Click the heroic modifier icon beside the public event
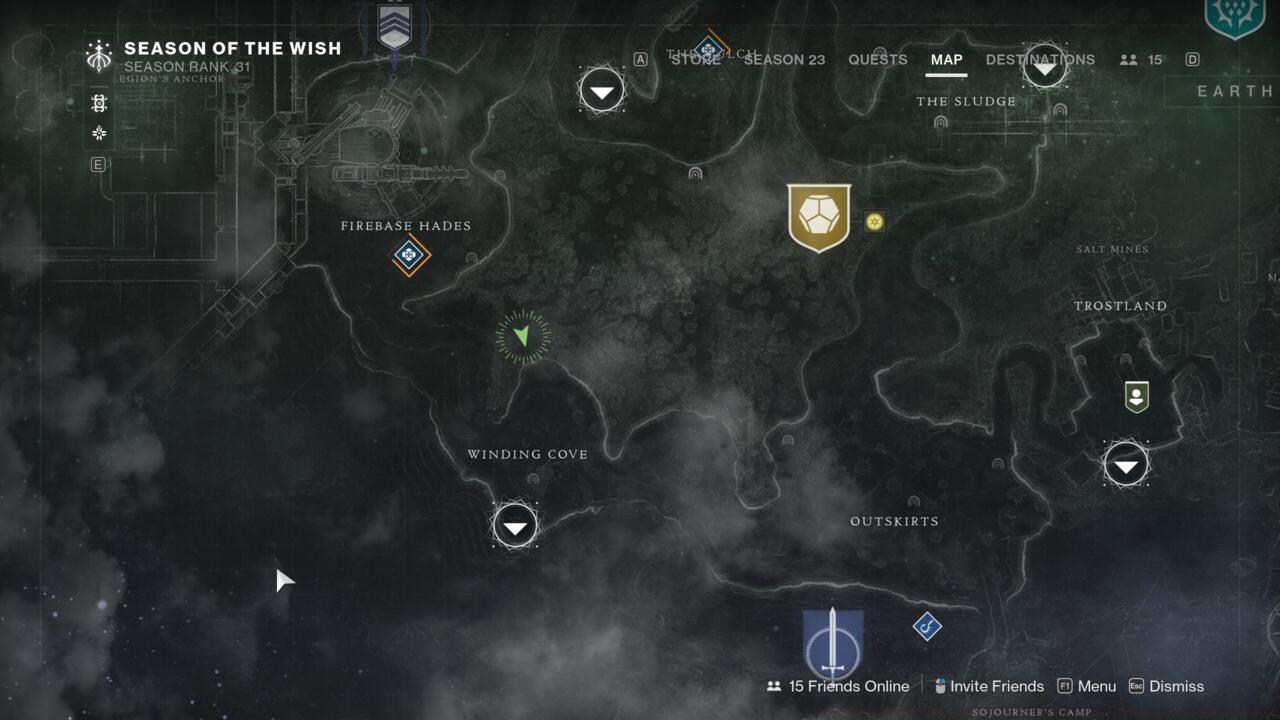1280x720 pixels. pos(875,222)
